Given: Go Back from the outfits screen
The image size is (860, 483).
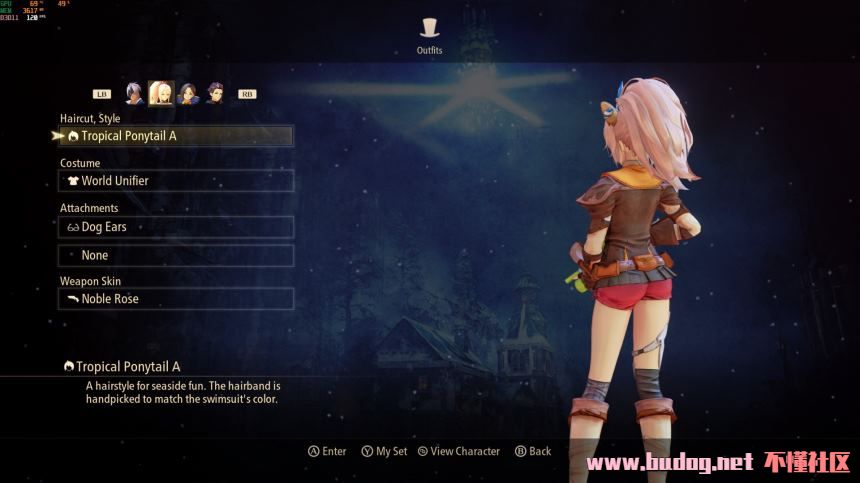Looking at the screenshot, I should (x=534, y=452).
